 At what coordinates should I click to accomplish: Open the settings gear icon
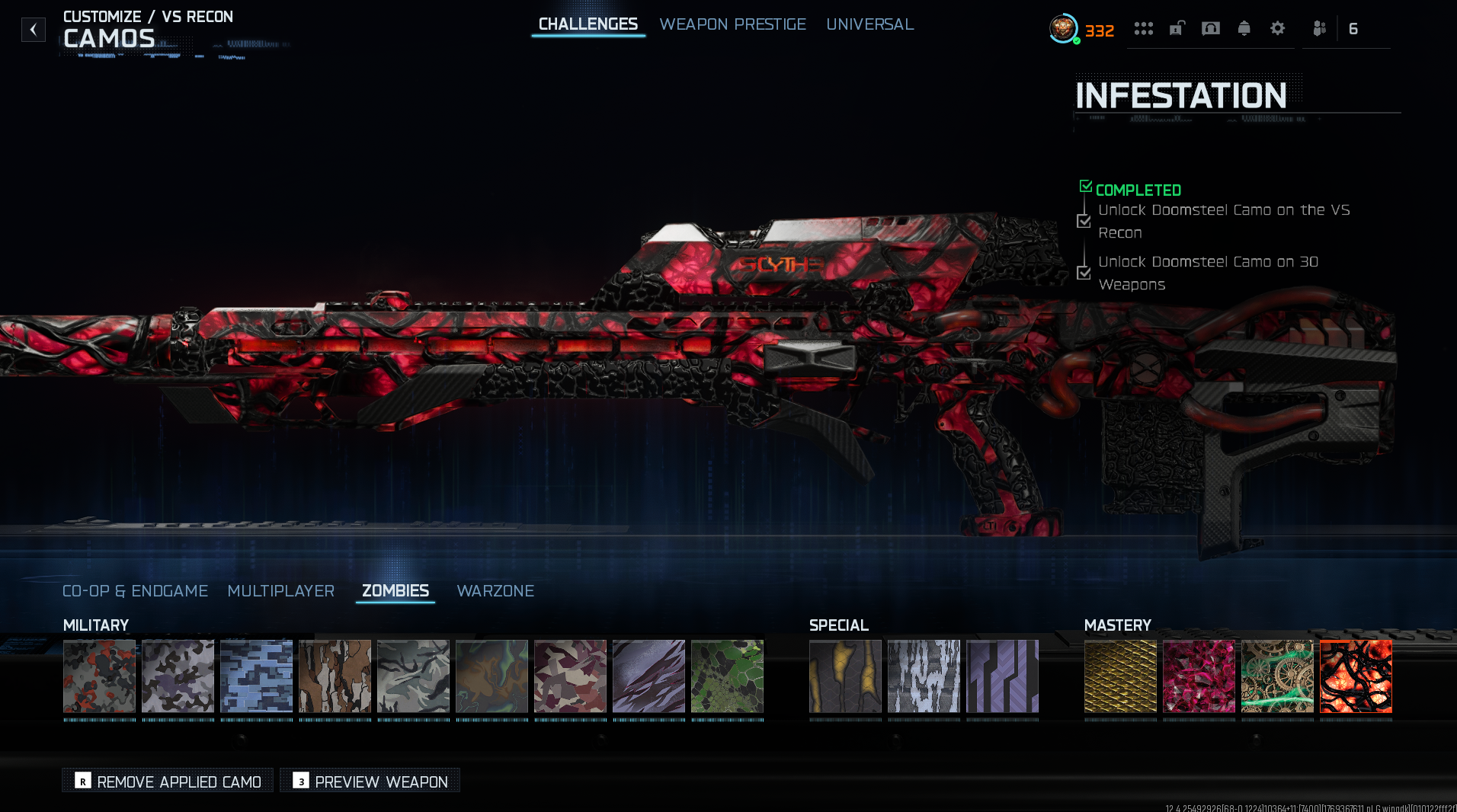click(1278, 29)
